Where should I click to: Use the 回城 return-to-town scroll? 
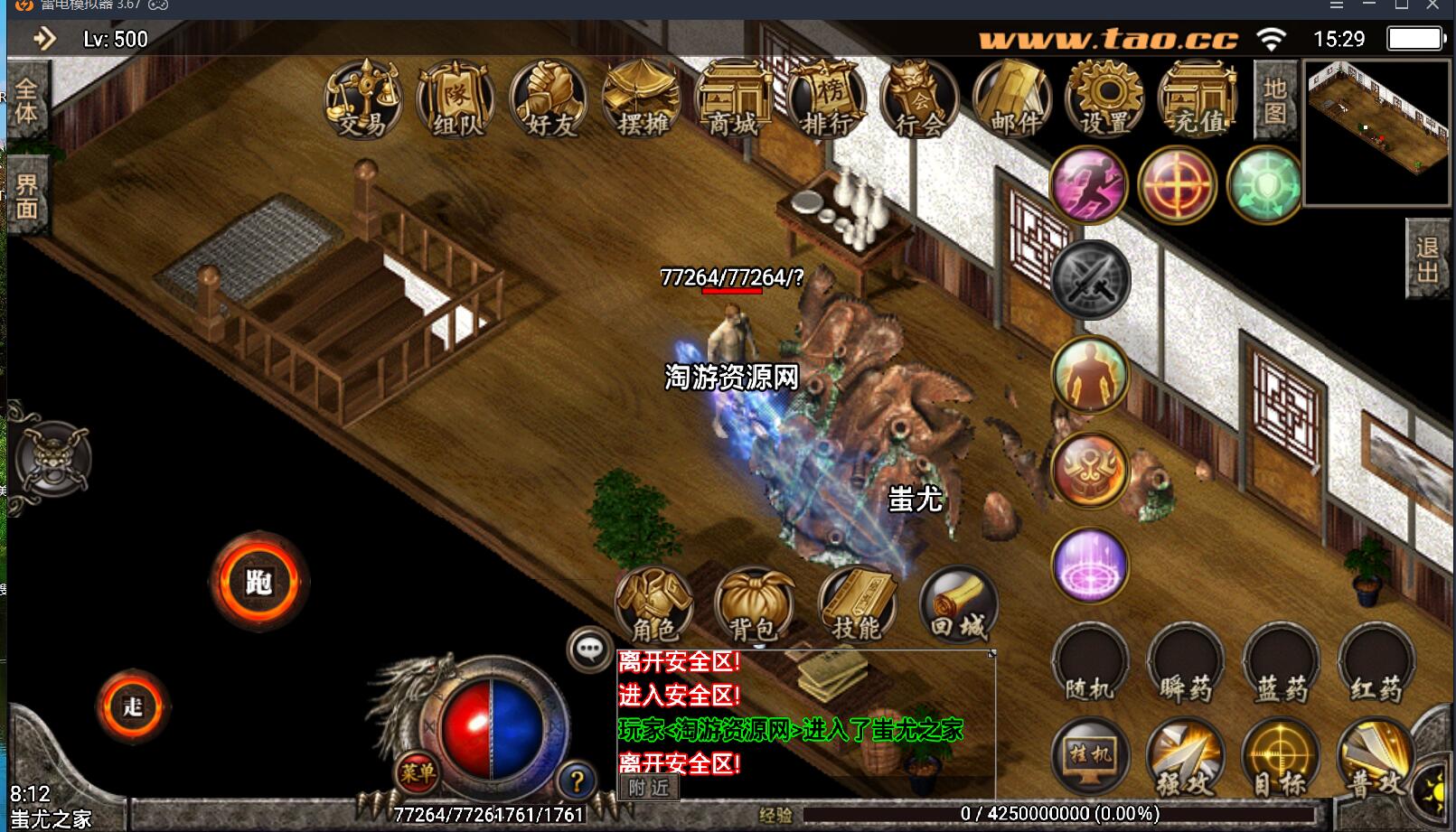958,605
